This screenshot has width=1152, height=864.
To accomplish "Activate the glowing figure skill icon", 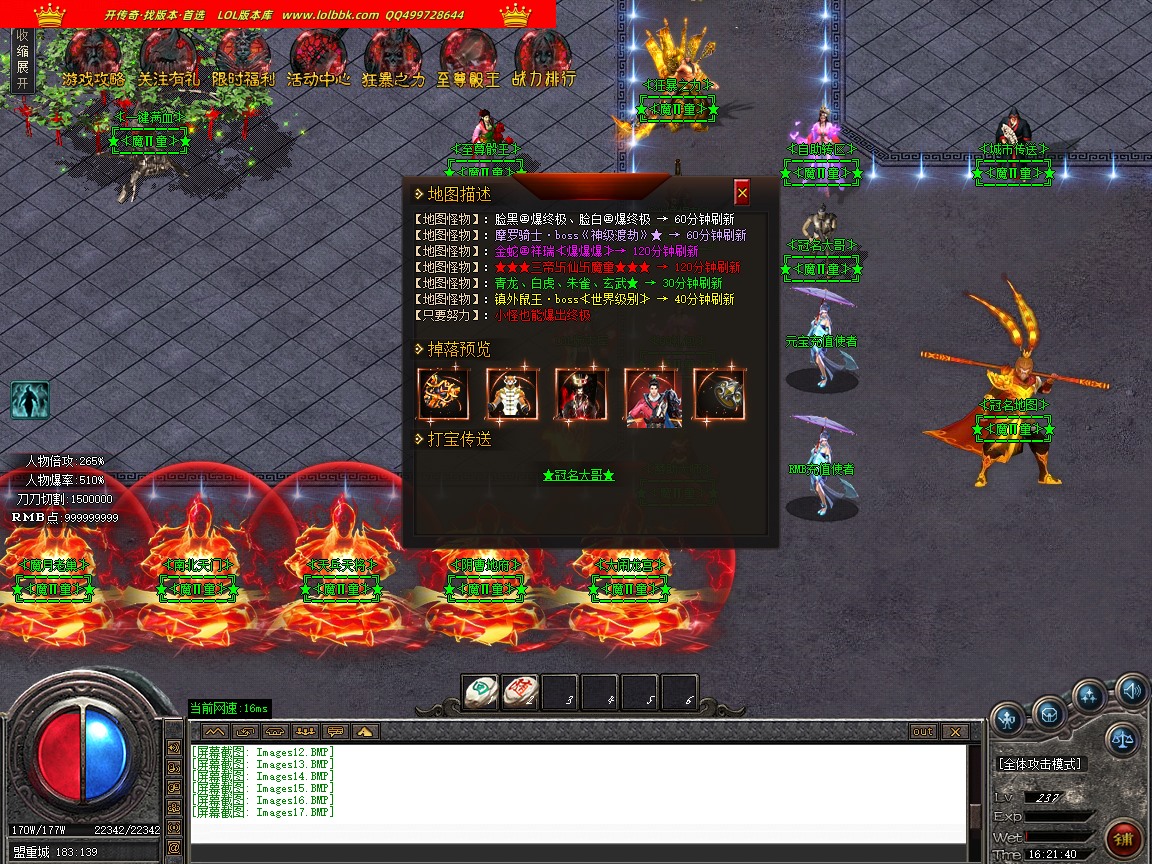I will (x=30, y=400).
